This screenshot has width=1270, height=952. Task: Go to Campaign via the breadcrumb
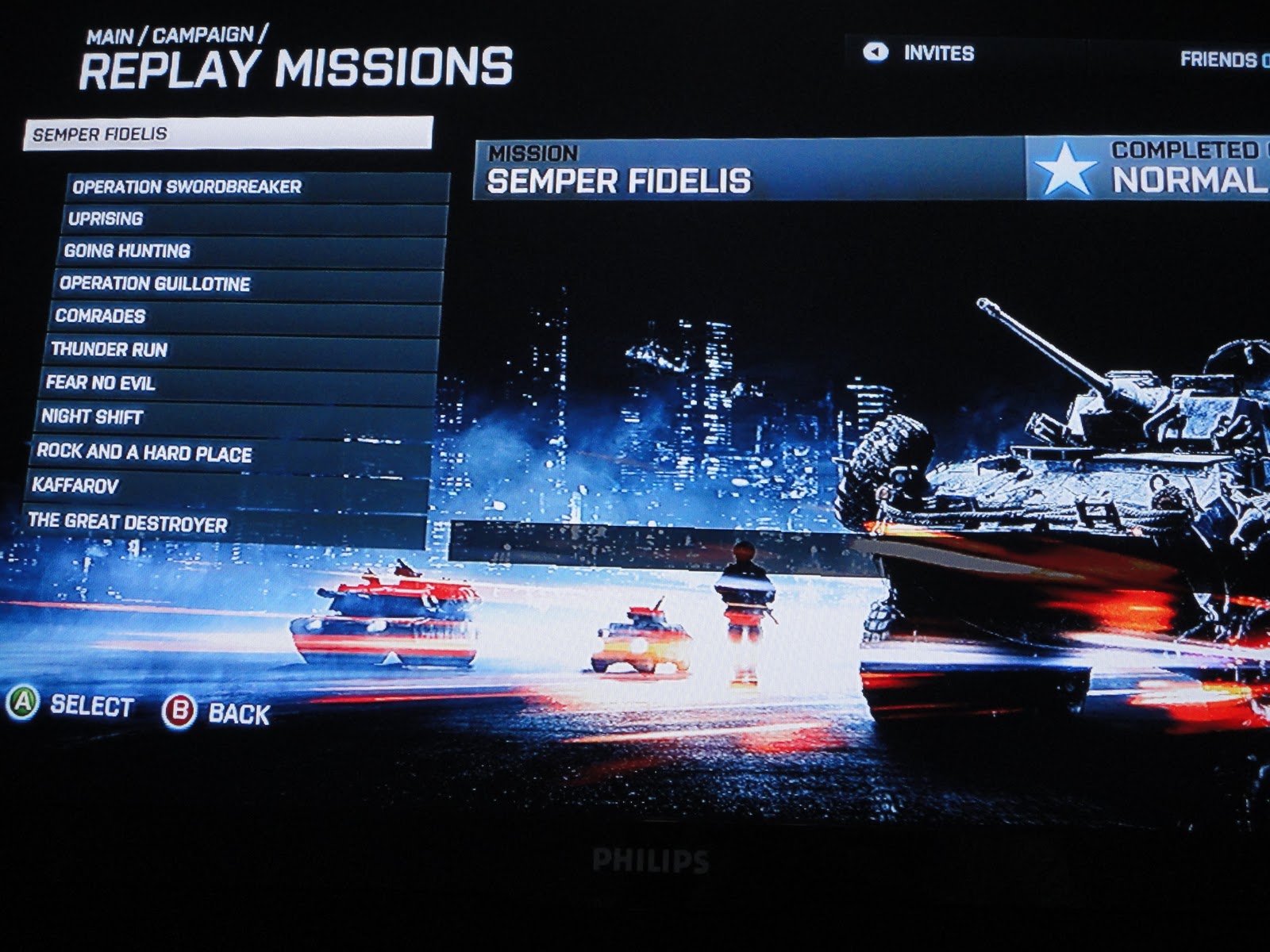[x=205, y=35]
